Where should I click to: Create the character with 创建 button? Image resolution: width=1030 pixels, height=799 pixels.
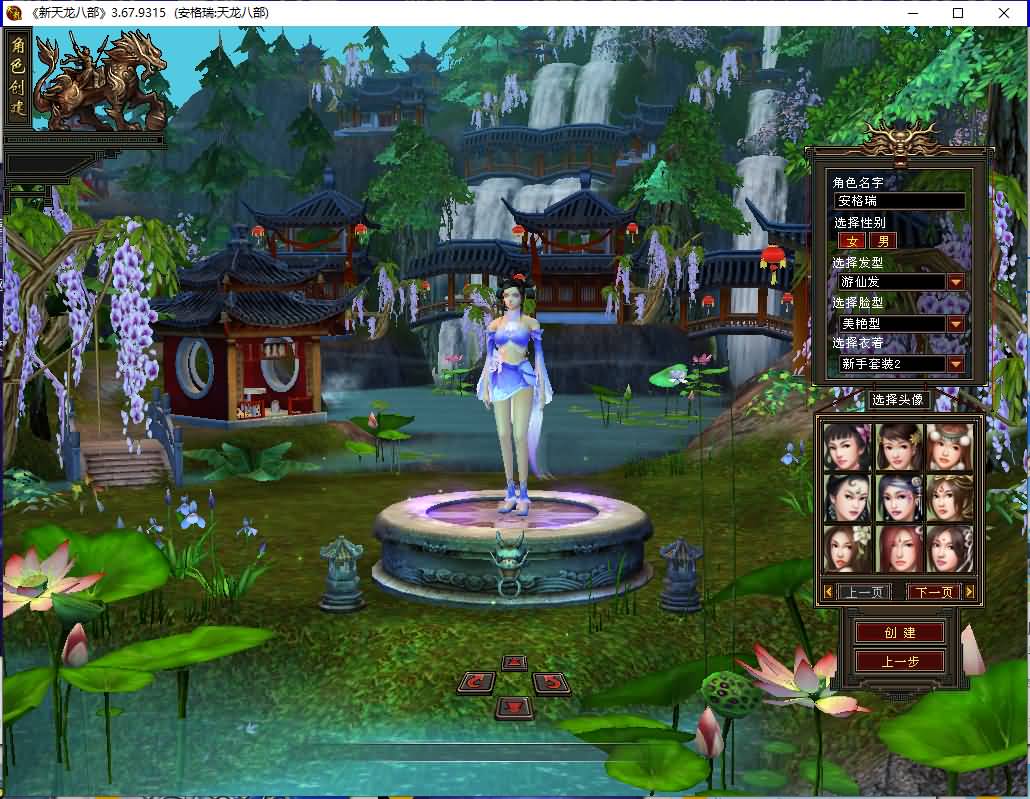(899, 632)
